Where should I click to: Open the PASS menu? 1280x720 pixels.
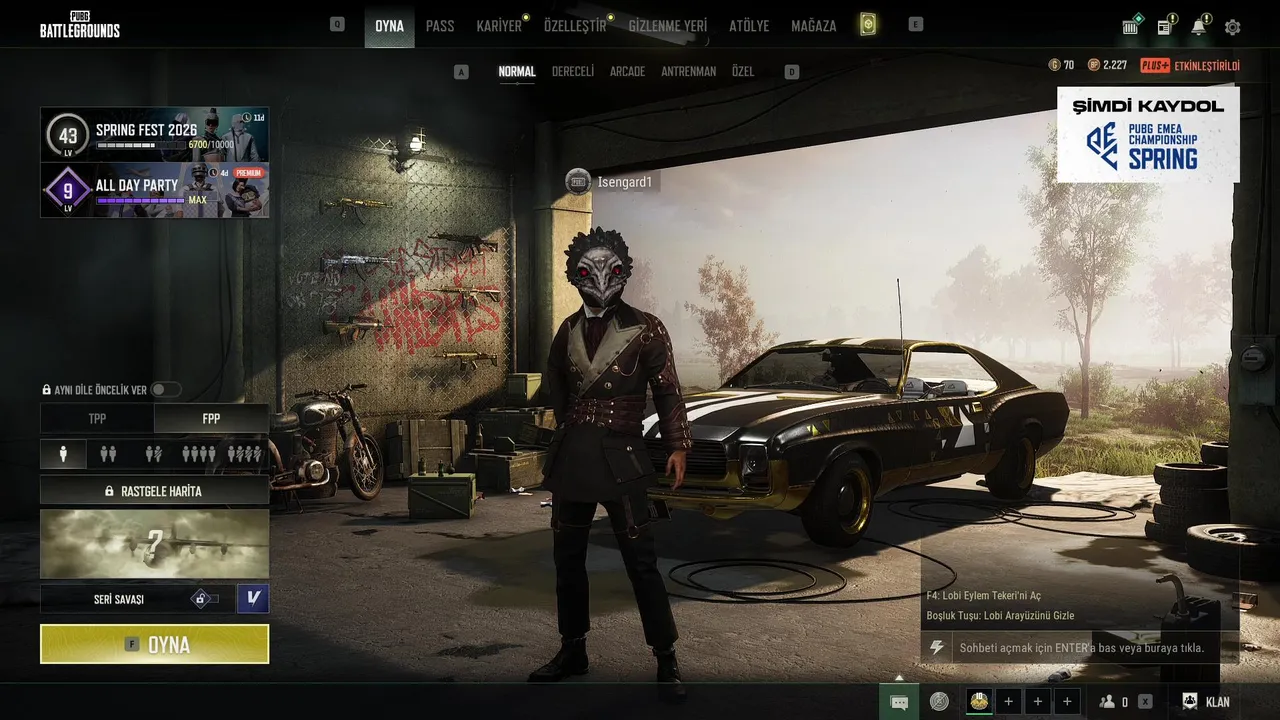click(x=440, y=26)
